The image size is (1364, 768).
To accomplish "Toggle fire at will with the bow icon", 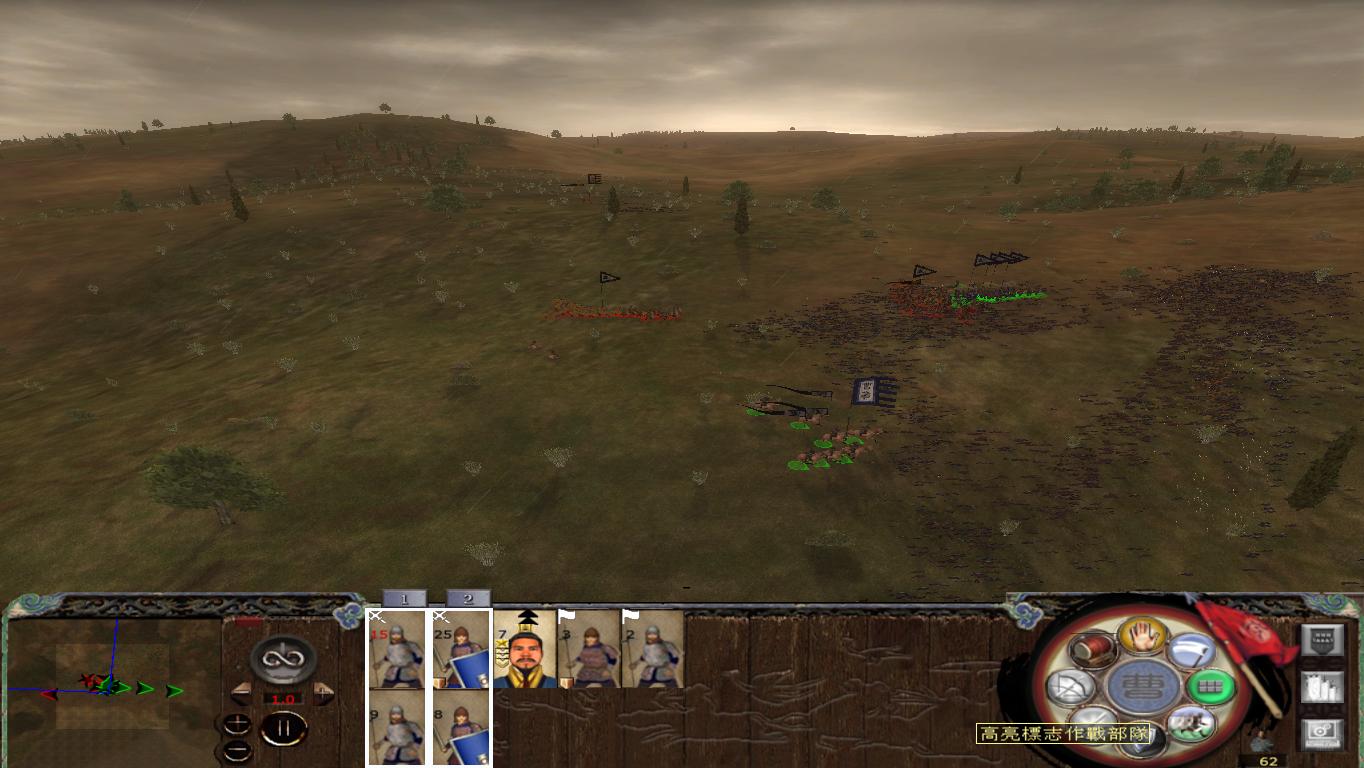I will click(1069, 686).
